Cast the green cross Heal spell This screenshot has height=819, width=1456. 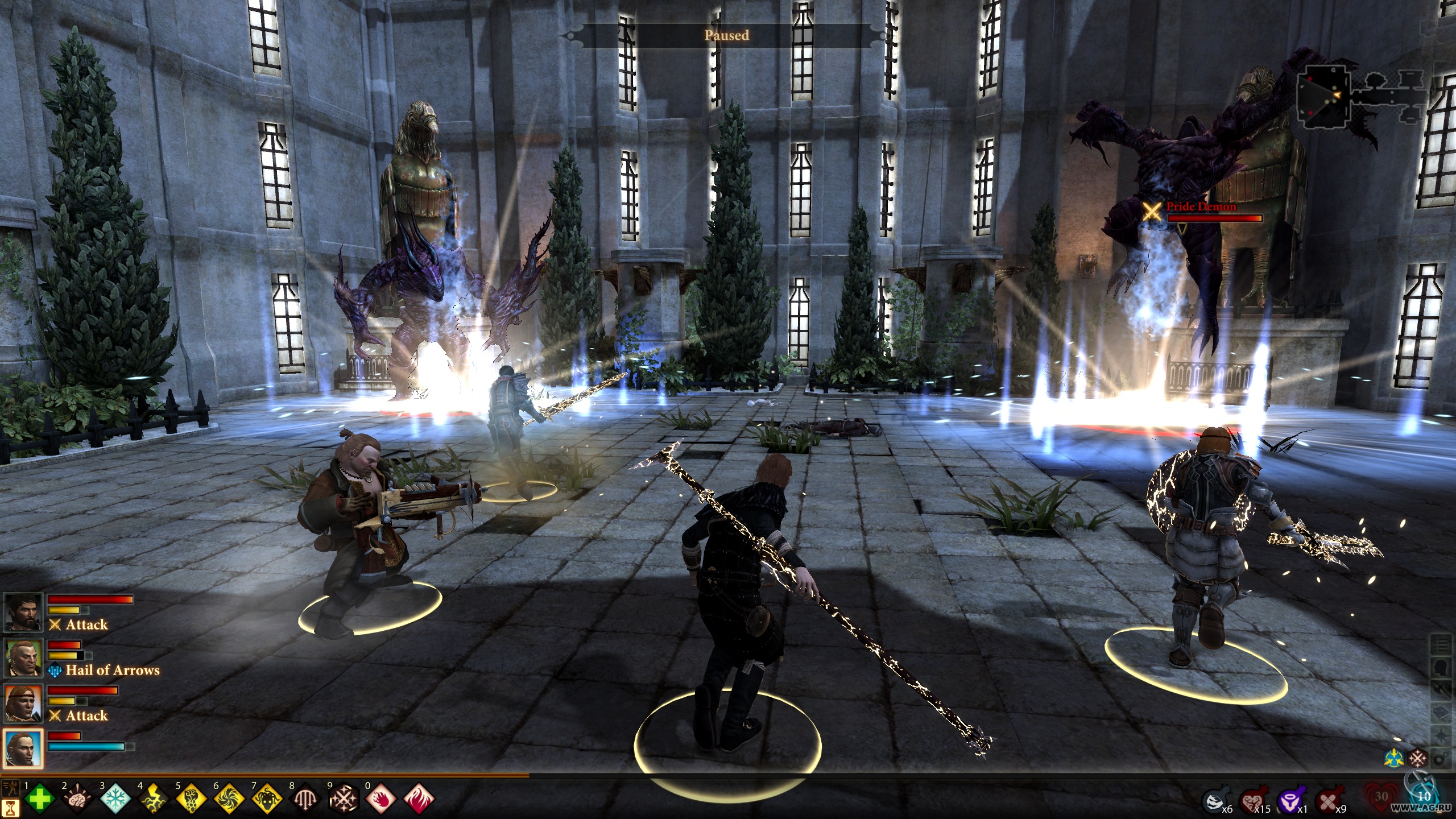pos(39,799)
